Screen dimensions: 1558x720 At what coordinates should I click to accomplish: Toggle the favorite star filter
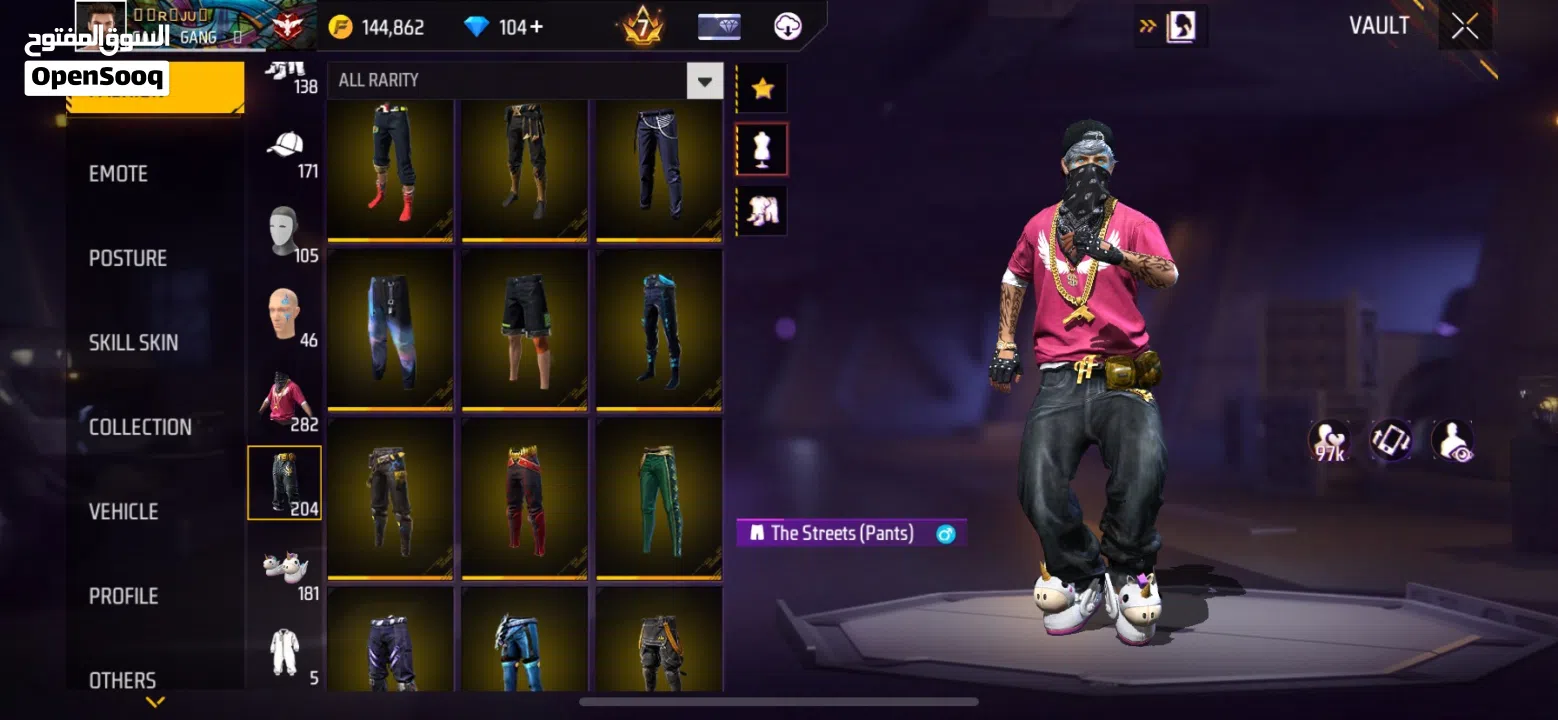tap(761, 87)
